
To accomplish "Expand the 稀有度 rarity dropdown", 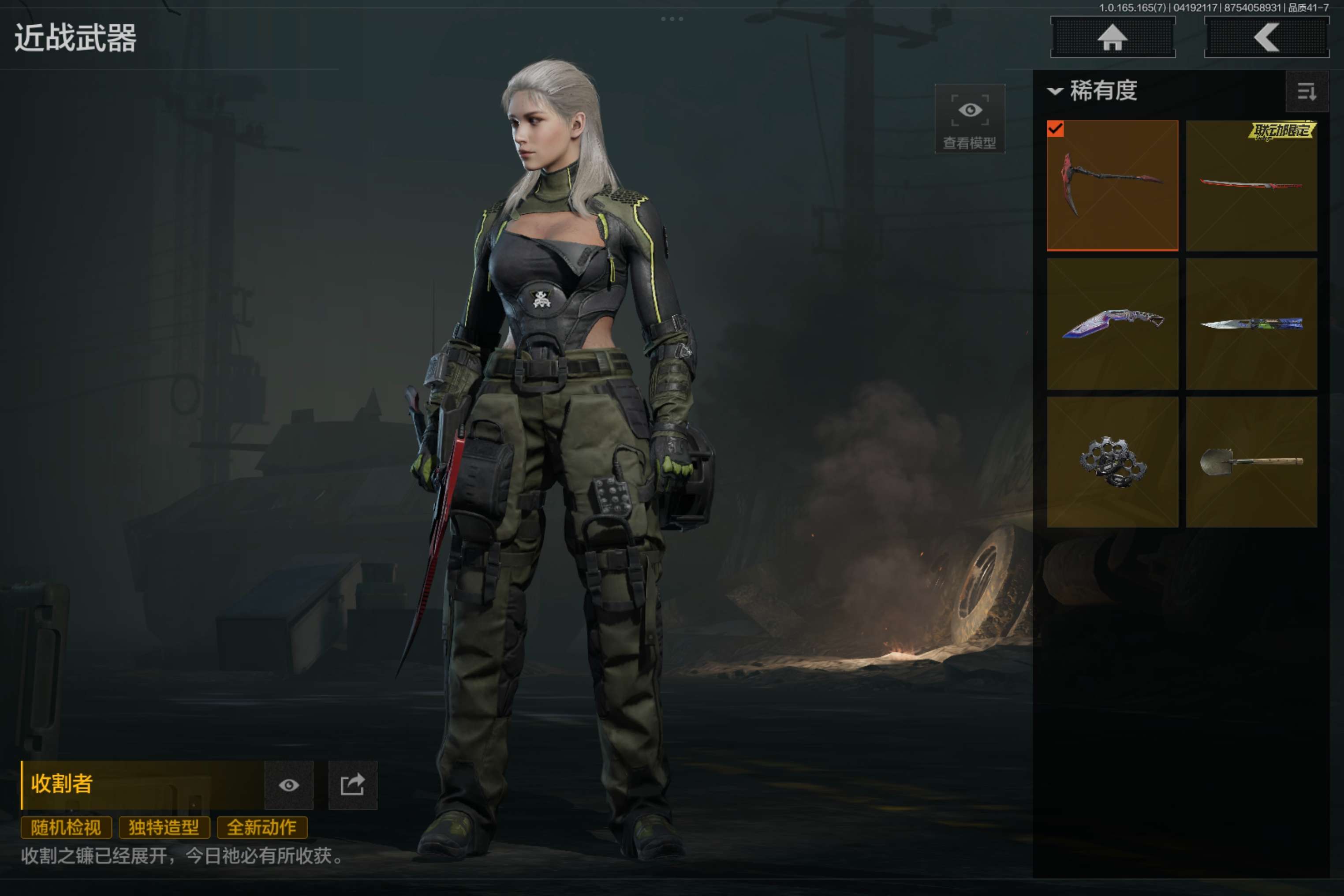I will (x=1093, y=91).
